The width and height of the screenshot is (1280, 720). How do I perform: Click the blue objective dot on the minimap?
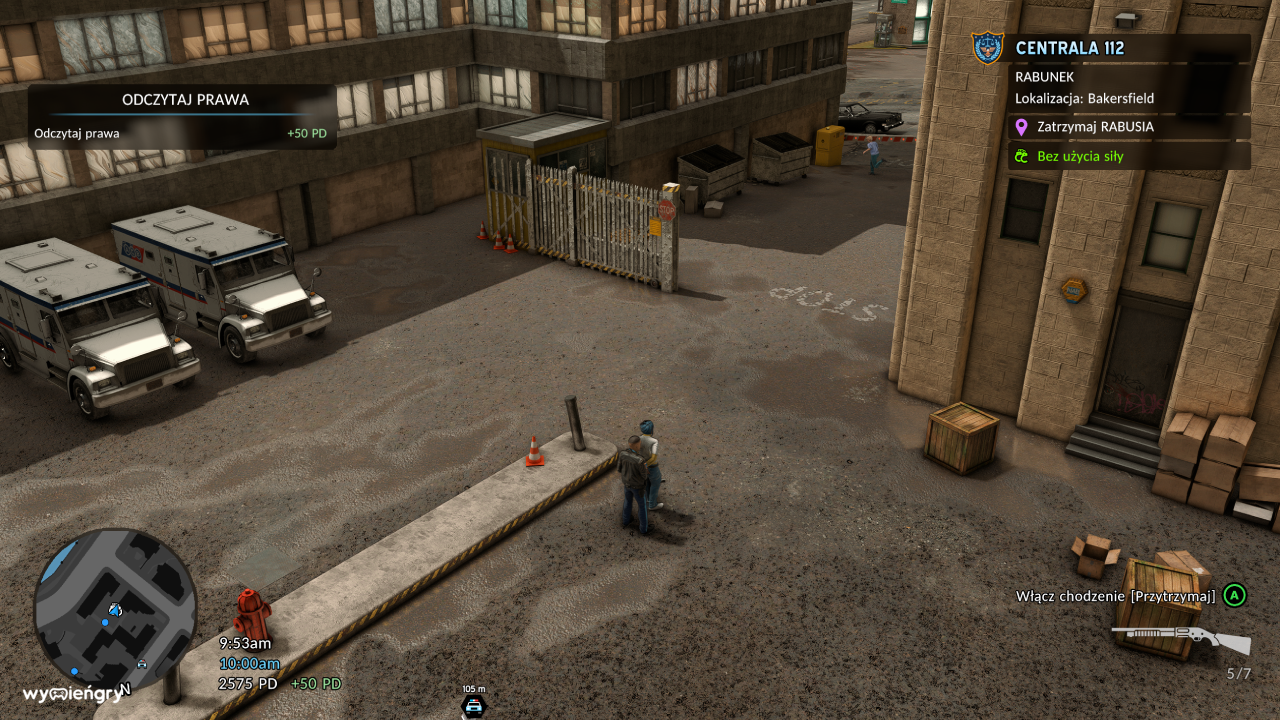click(x=105, y=622)
